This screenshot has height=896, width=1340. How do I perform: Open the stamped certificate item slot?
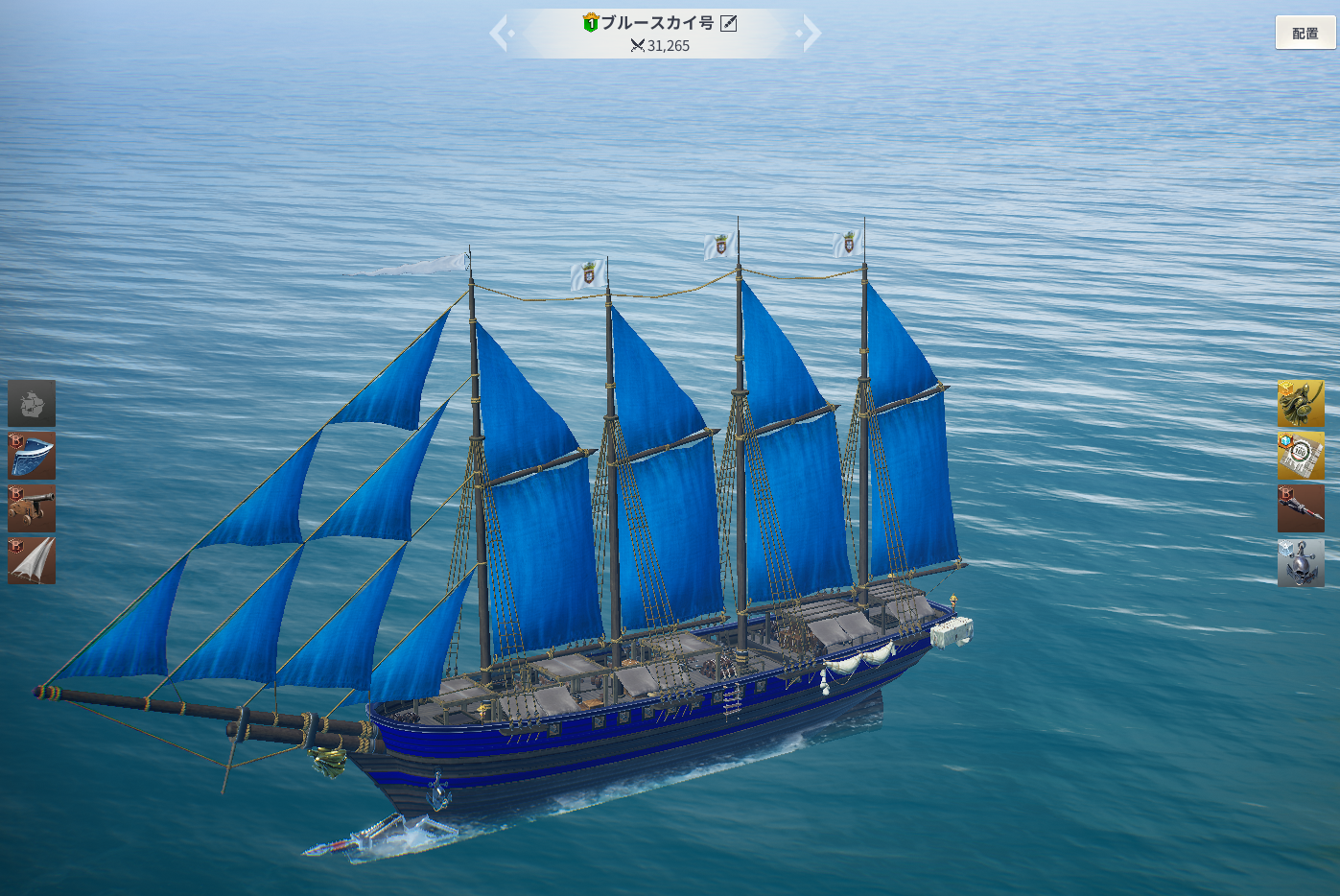pyautogui.click(x=1301, y=456)
